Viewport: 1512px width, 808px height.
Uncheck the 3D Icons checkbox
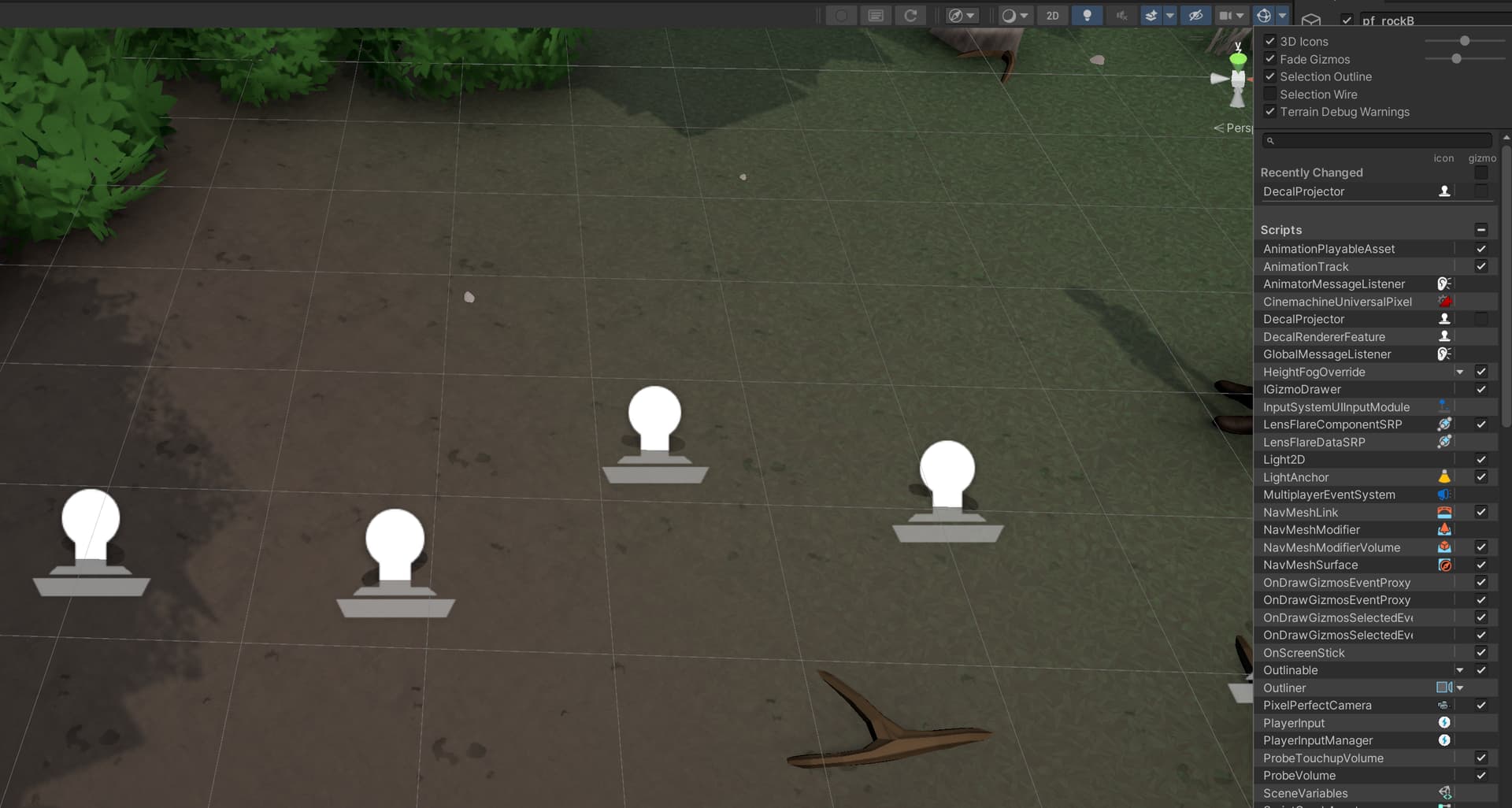(1269, 41)
